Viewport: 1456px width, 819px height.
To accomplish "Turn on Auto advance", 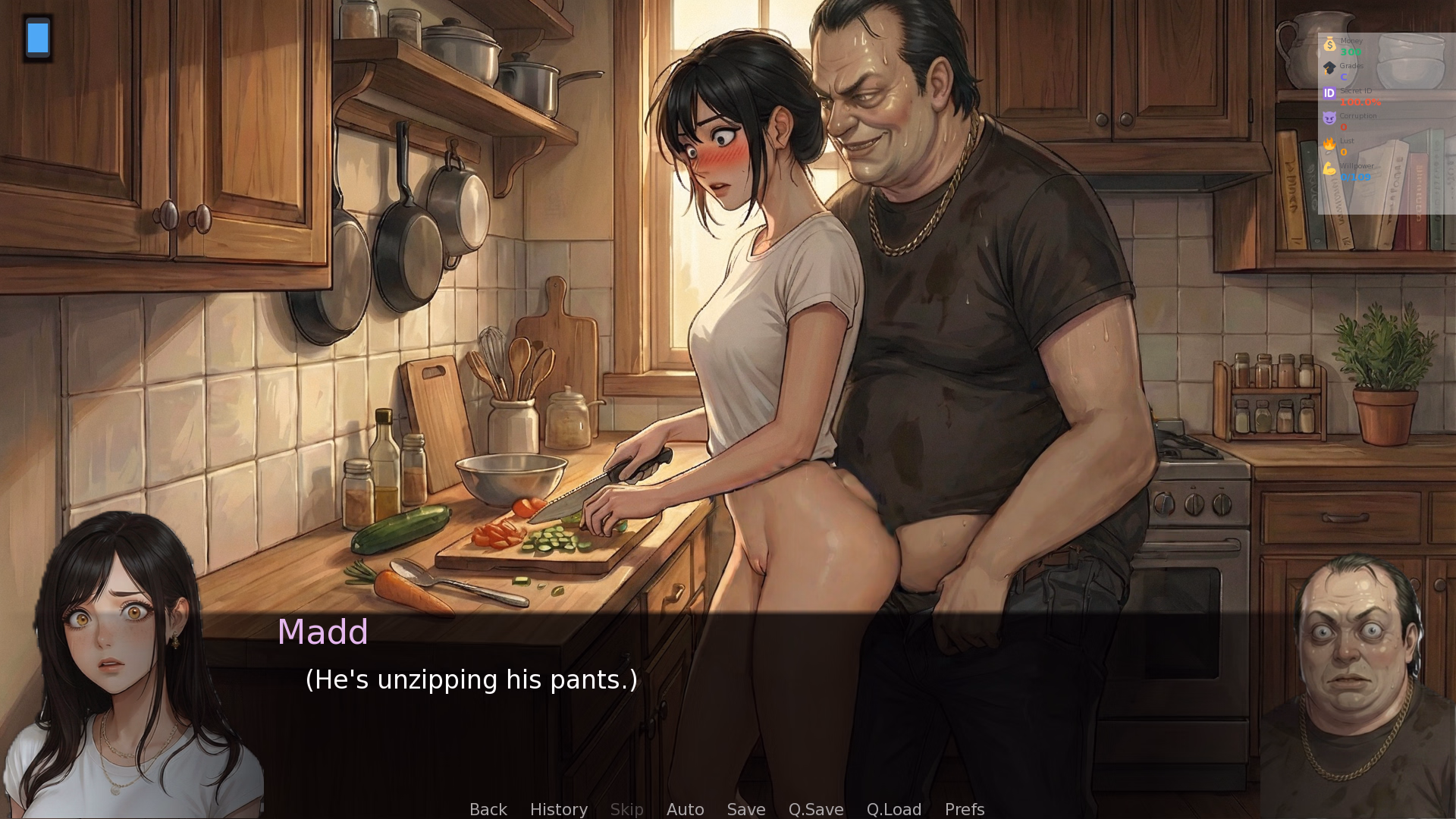I will [x=685, y=809].
